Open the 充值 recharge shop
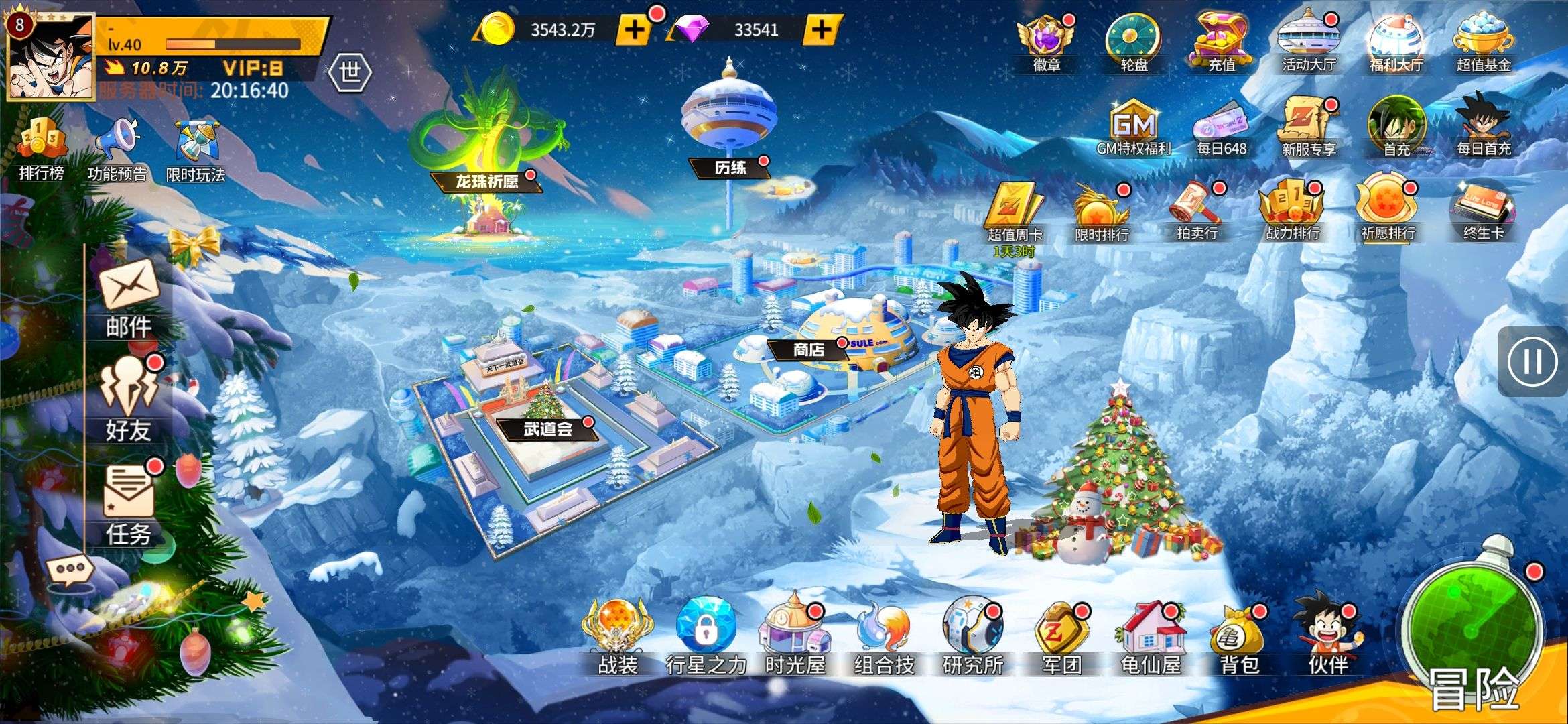This screenshot has width=1568, height=724. pos(1221,42)
